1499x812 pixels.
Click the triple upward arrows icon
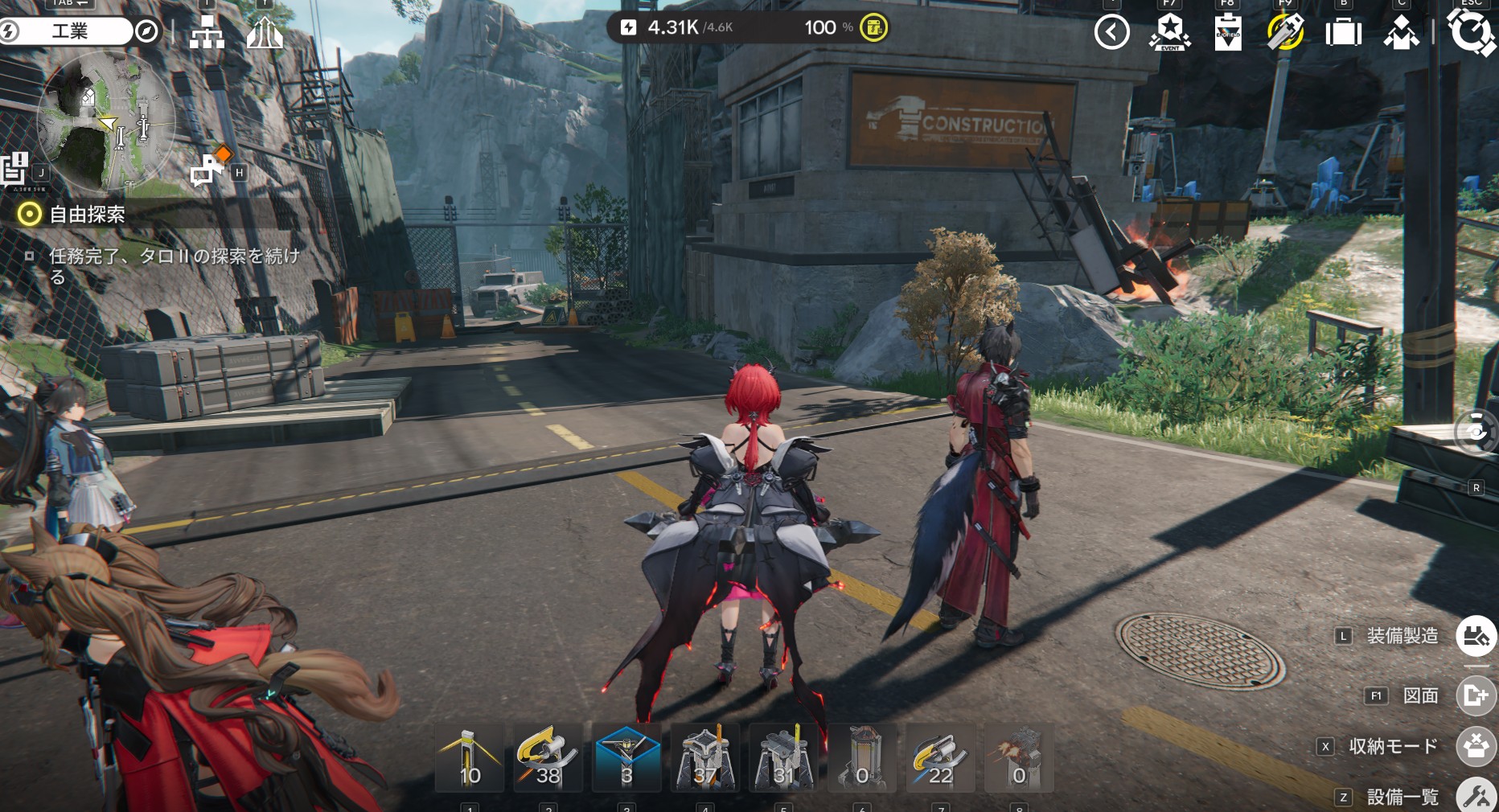(x=265, y=33)
